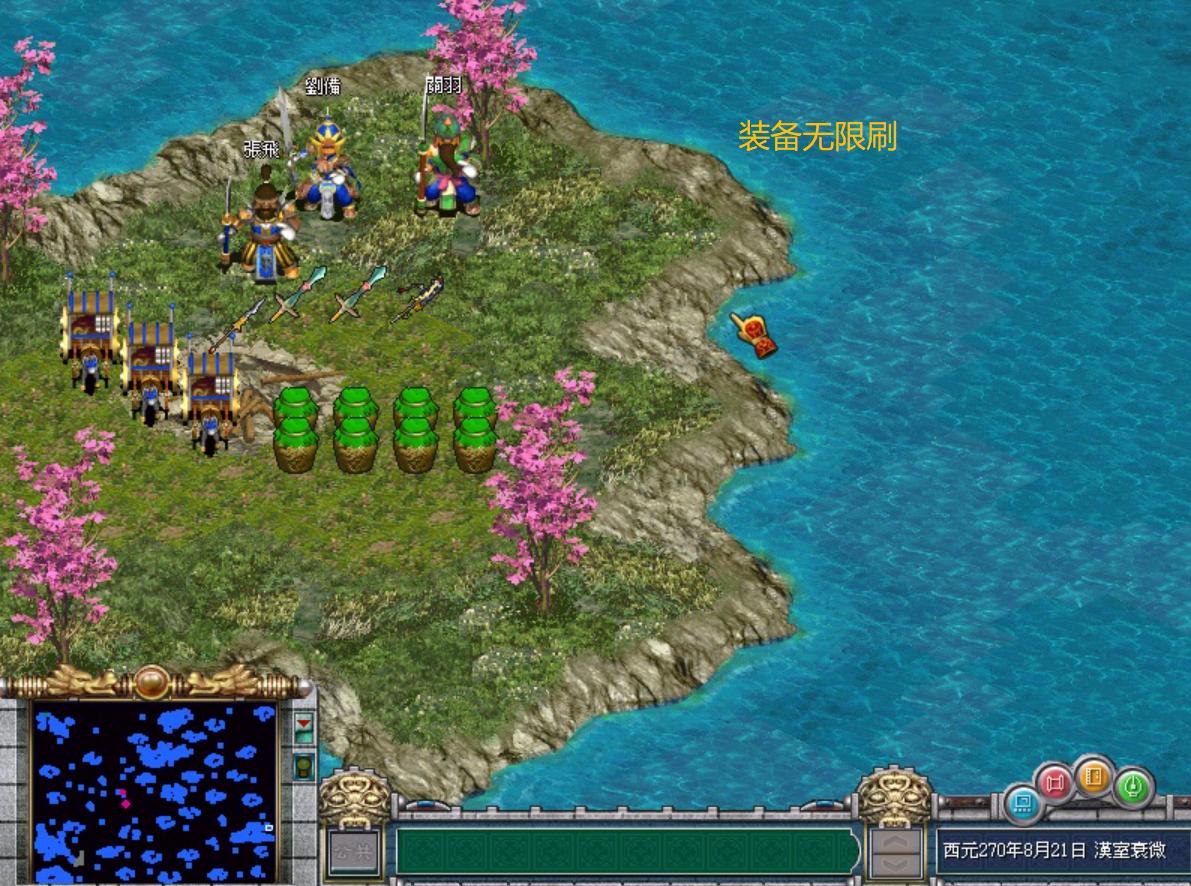This screenshot has width=1191, height=886.
Task: Click the message scroll-up arrow
Action: tap(895, 841)
